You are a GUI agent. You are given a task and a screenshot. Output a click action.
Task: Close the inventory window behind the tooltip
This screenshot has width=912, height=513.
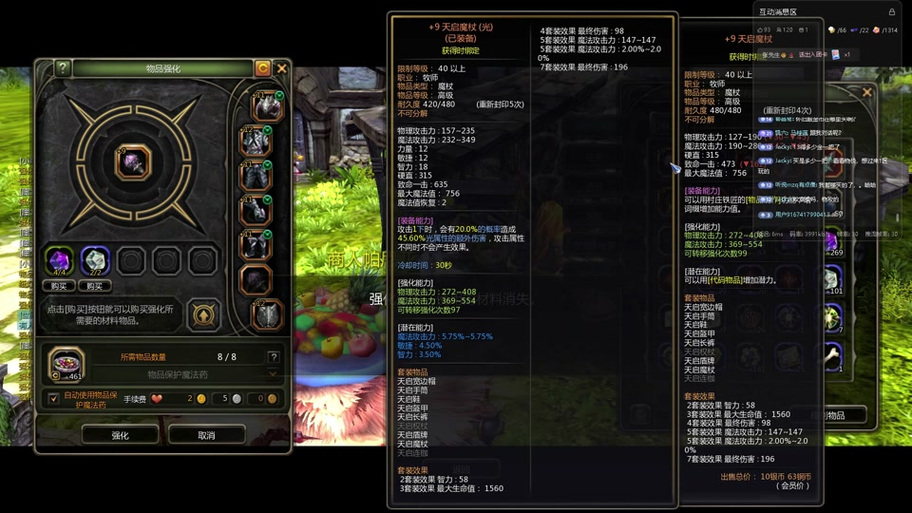867,93
